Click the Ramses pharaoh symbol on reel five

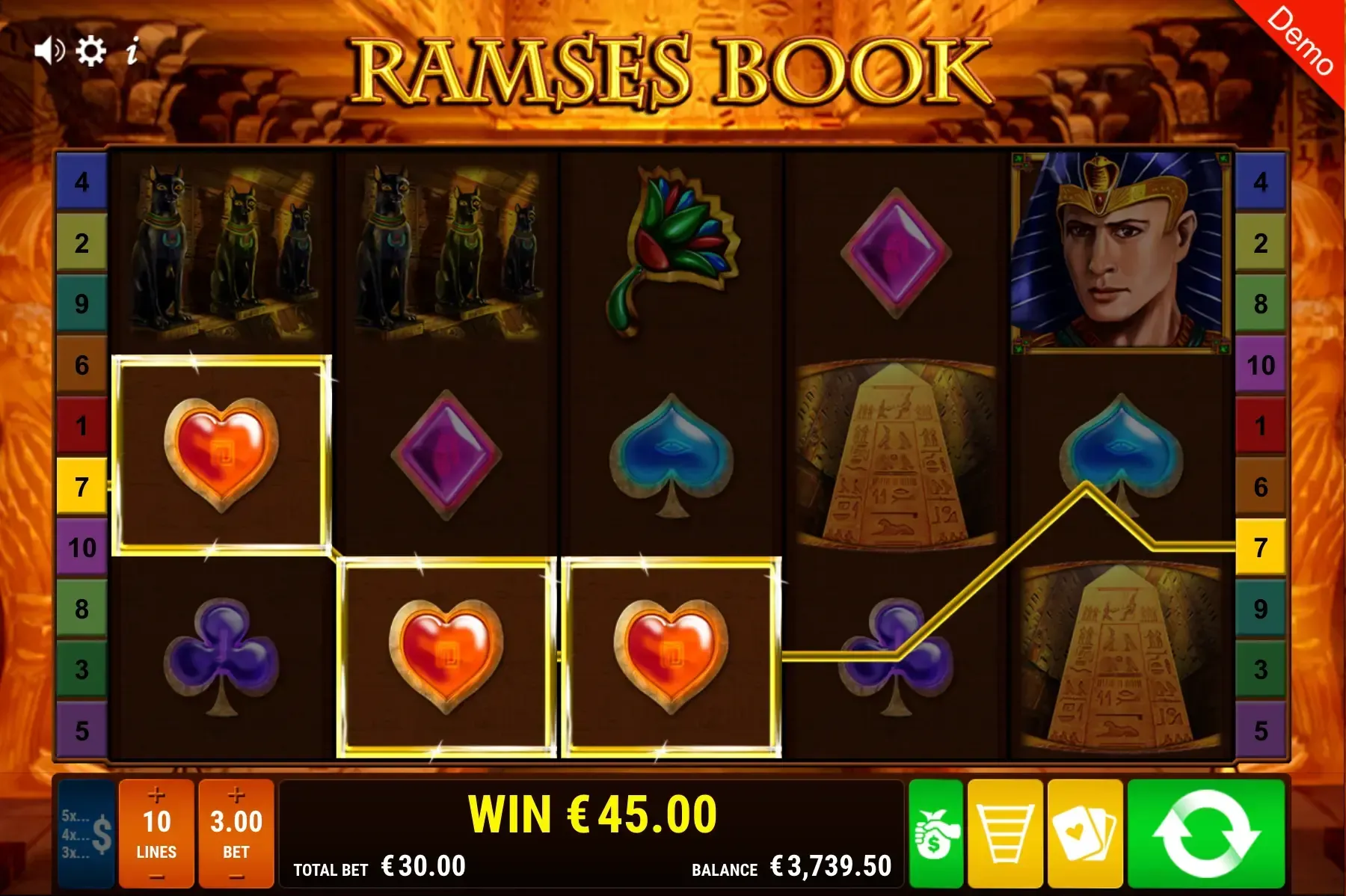[x=1120, y=251]
